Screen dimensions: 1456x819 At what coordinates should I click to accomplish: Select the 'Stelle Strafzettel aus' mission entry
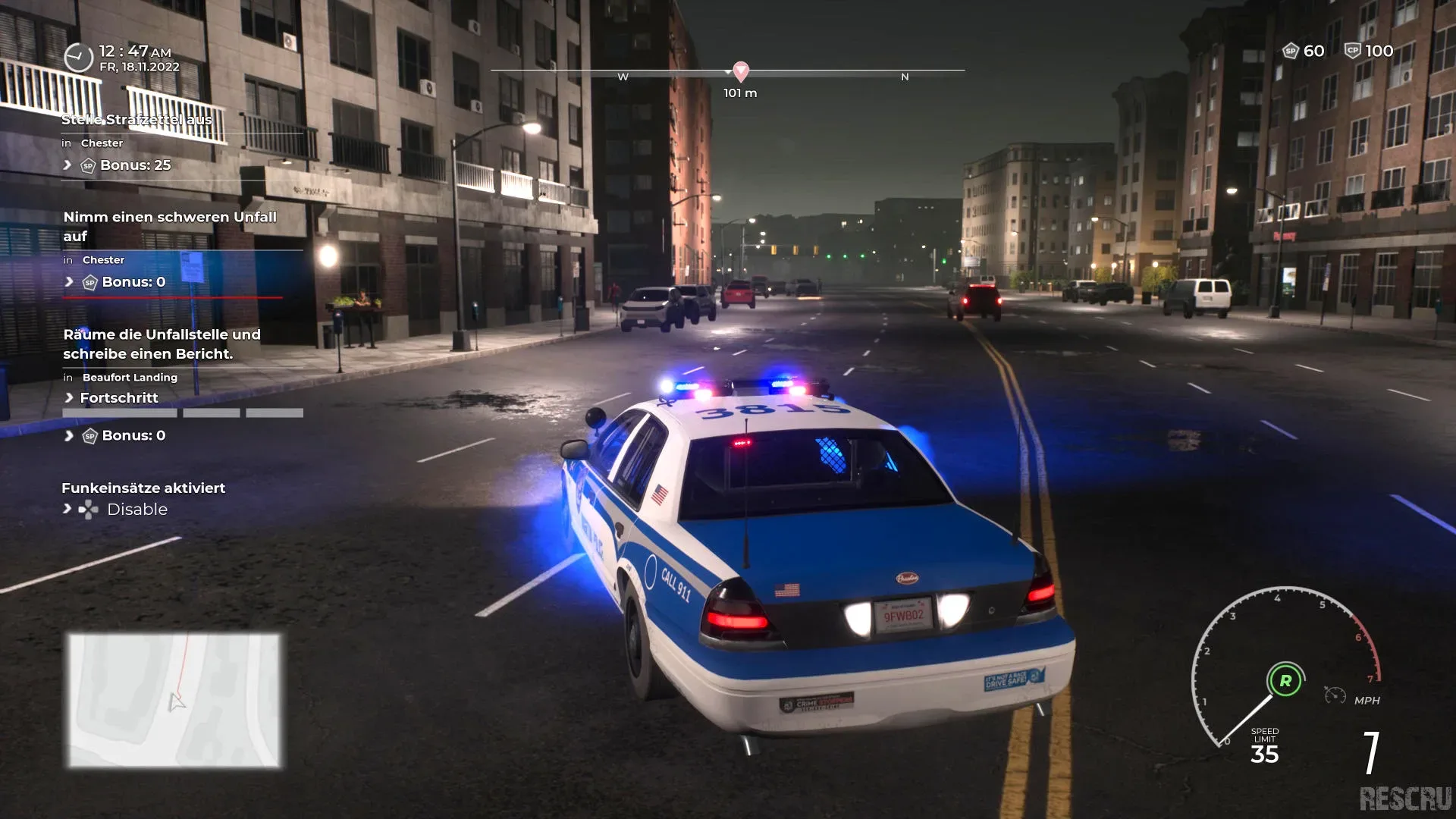pyautogui.click(x=139, y=119)
